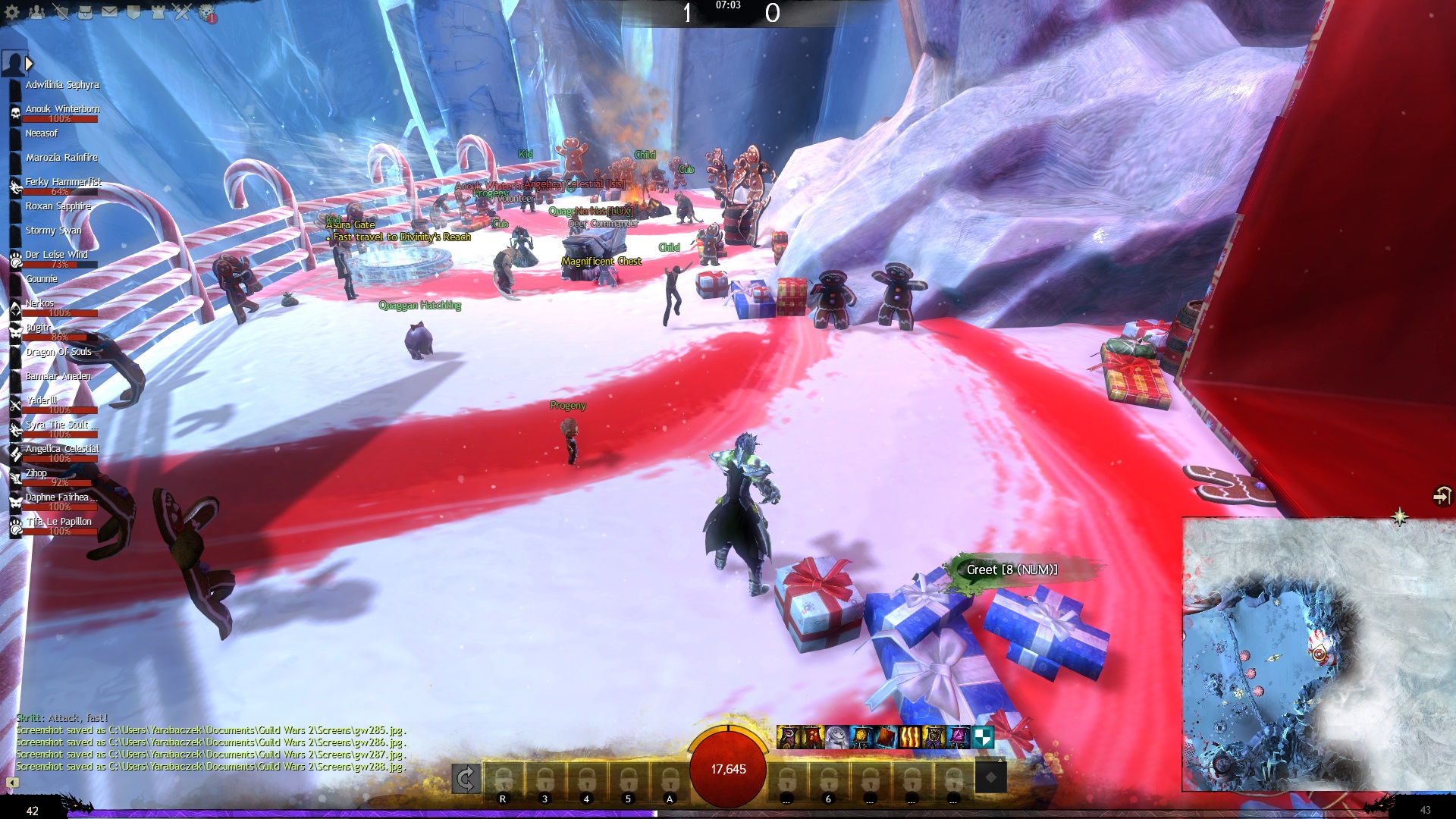Screen dimensions: 1456x819
Task: Open the Hero panel sword-and-shield icon
Action: coord(61,12)
